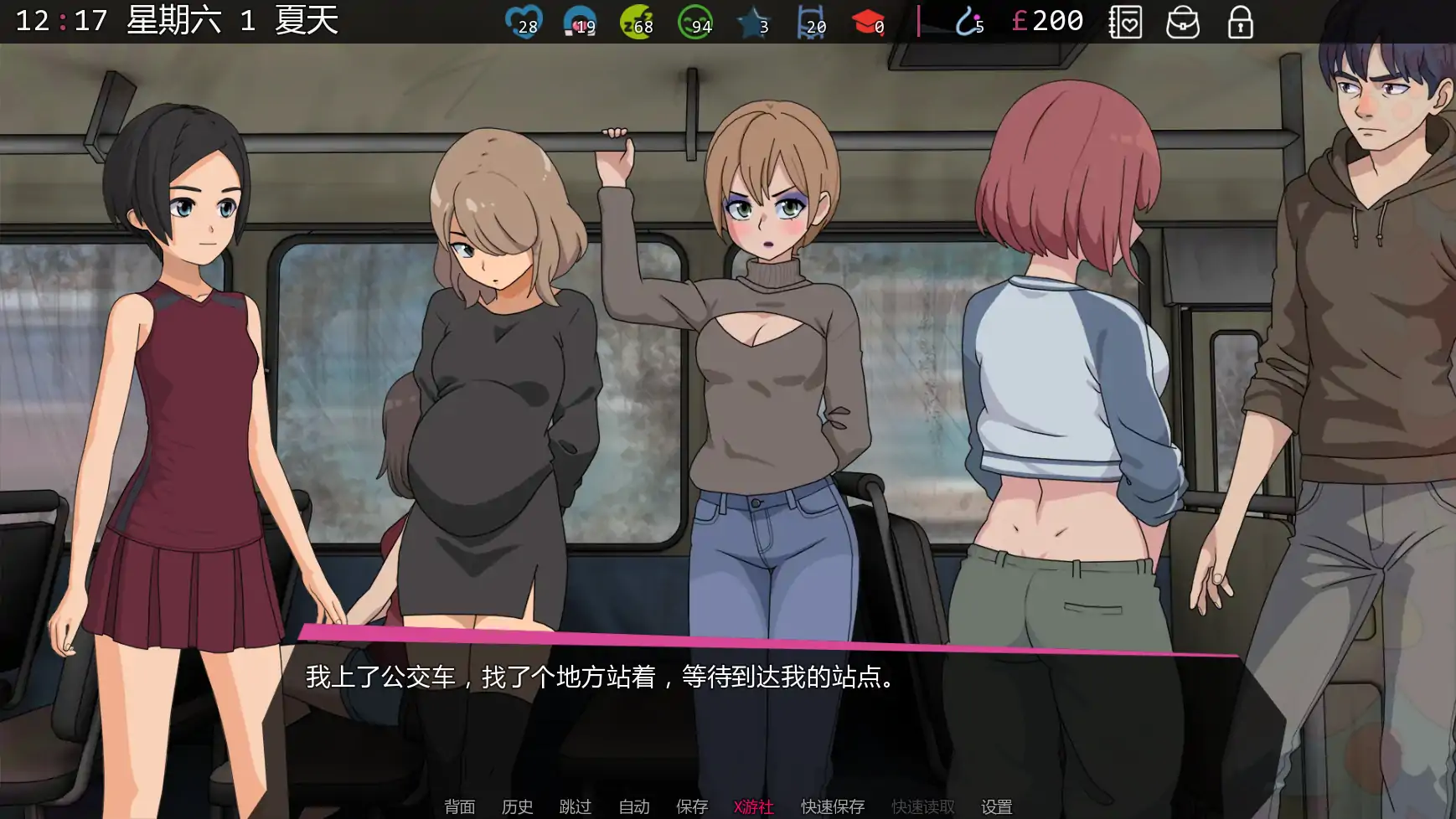Click 保存 to save the game

pos(690,806)
